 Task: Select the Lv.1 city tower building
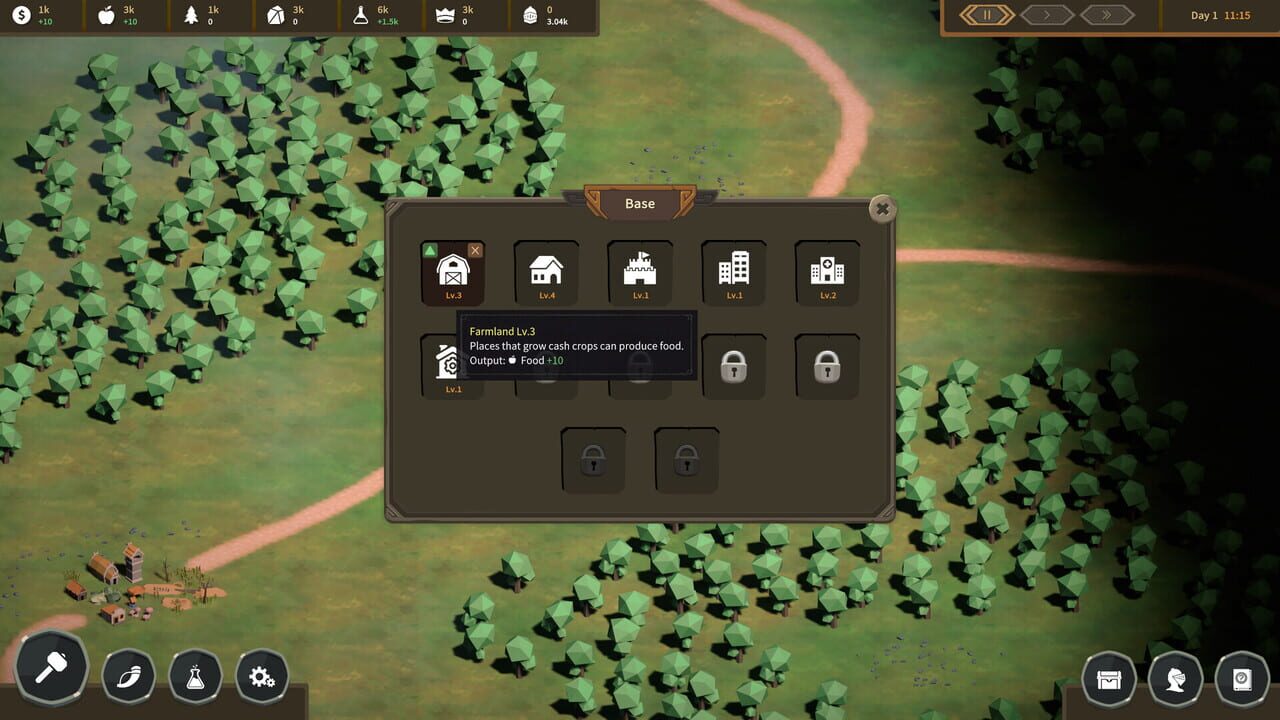(733, 272)
